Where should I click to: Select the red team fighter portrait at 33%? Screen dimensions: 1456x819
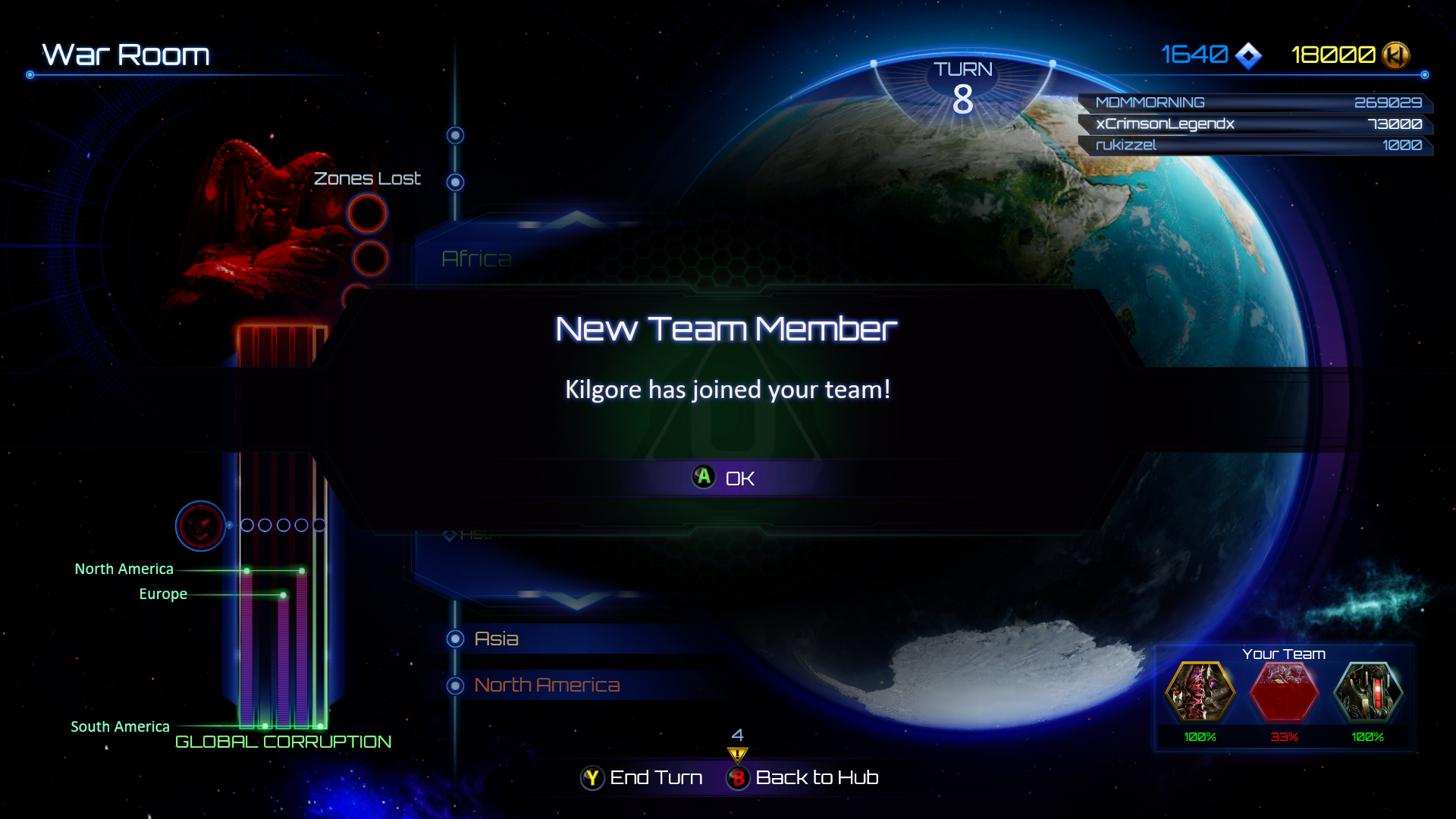[1284, 692]
